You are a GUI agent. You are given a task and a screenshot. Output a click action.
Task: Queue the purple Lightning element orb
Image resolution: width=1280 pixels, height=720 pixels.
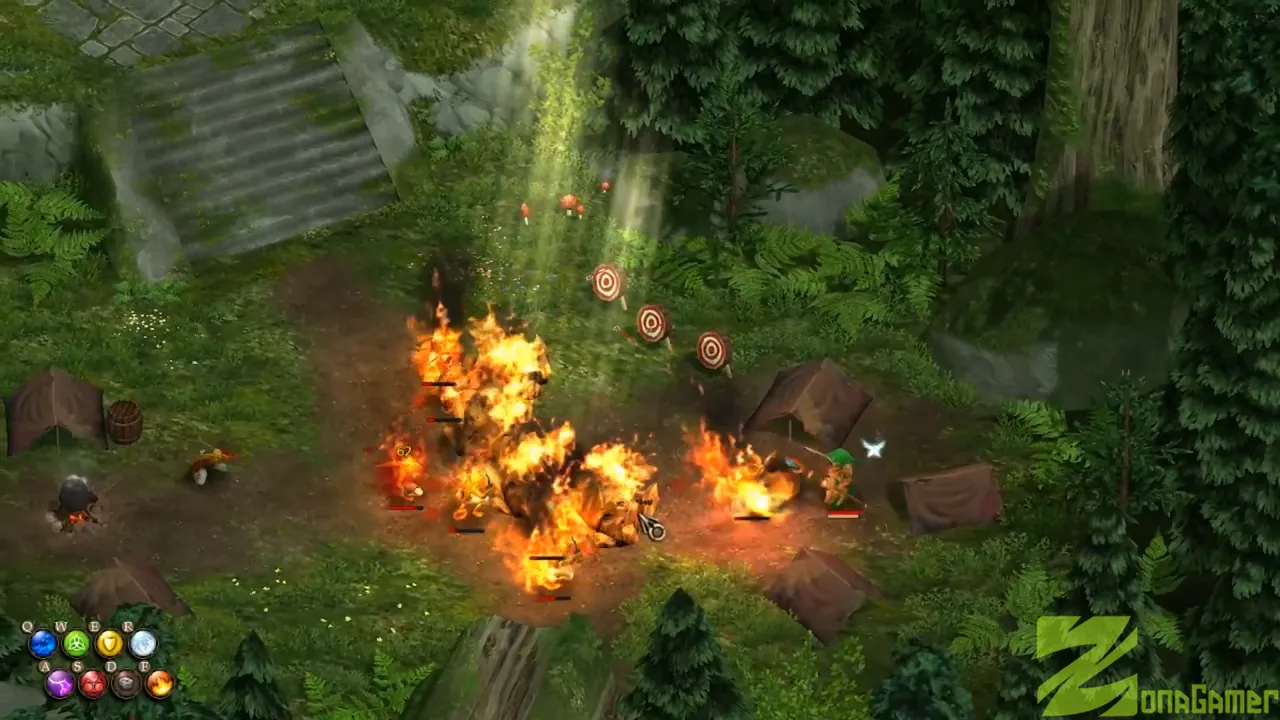point(59,684)
